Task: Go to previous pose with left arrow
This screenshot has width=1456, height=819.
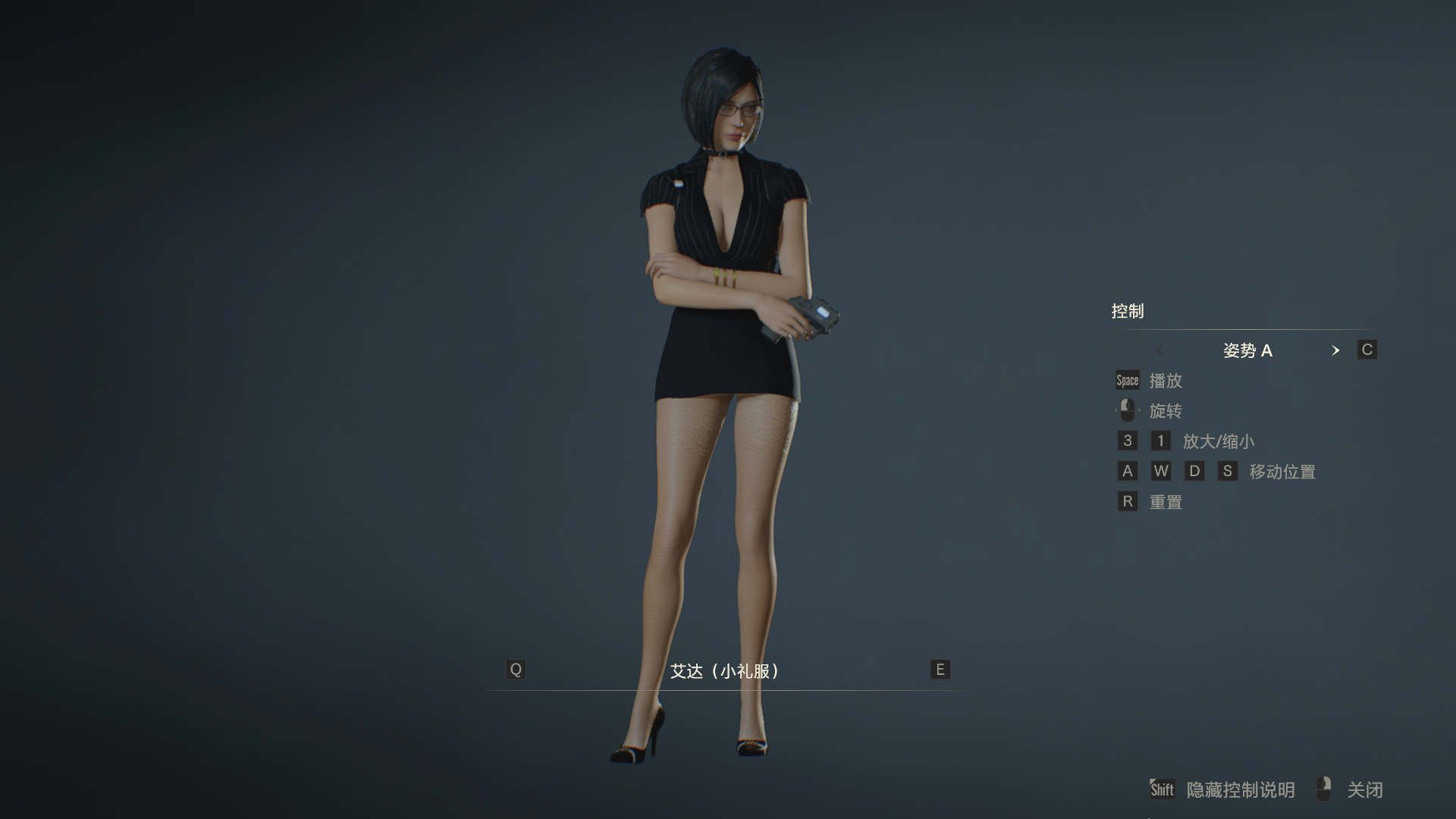Action: coord(1159,350)
